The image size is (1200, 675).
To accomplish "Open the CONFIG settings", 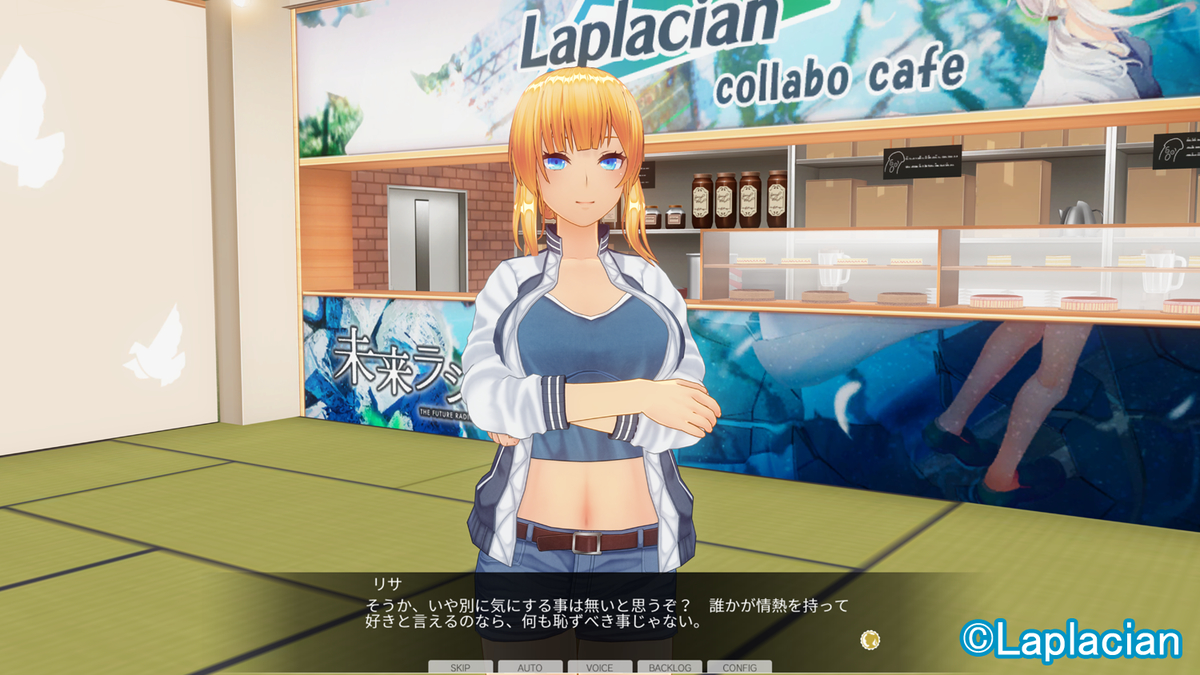I will (739, 667).
